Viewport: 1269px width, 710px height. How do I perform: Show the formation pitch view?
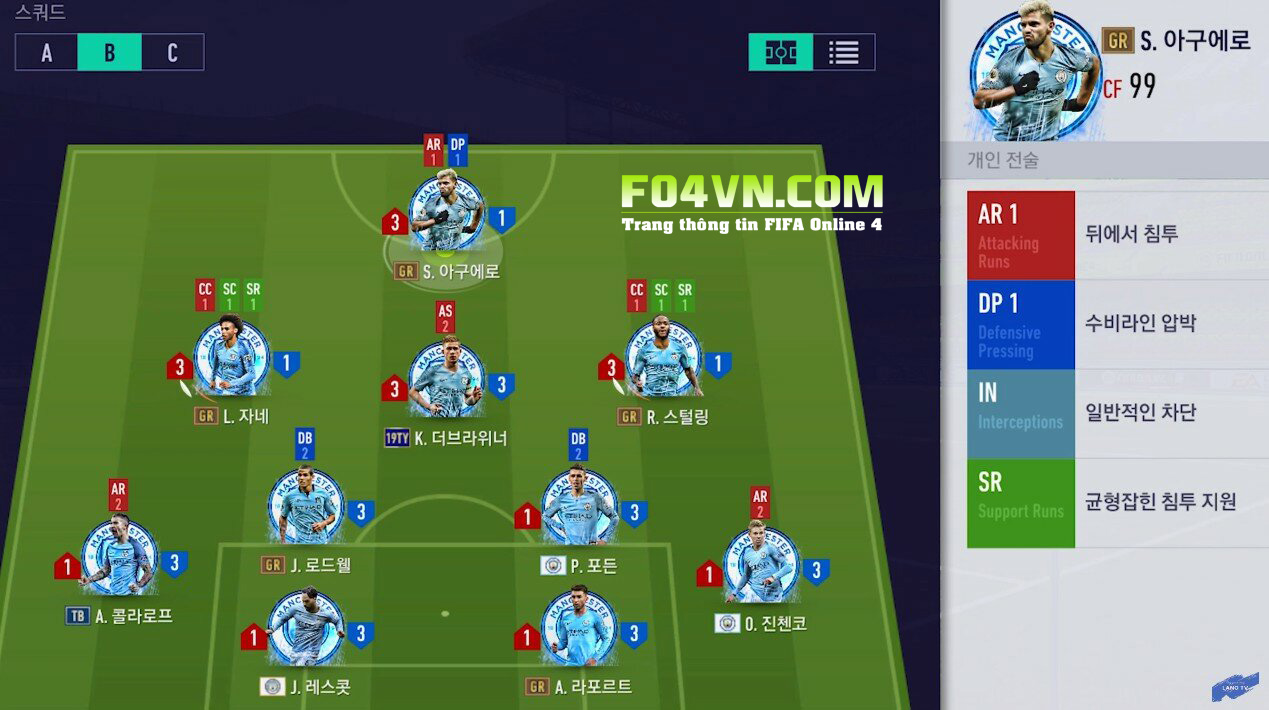[x=780, y=53]
